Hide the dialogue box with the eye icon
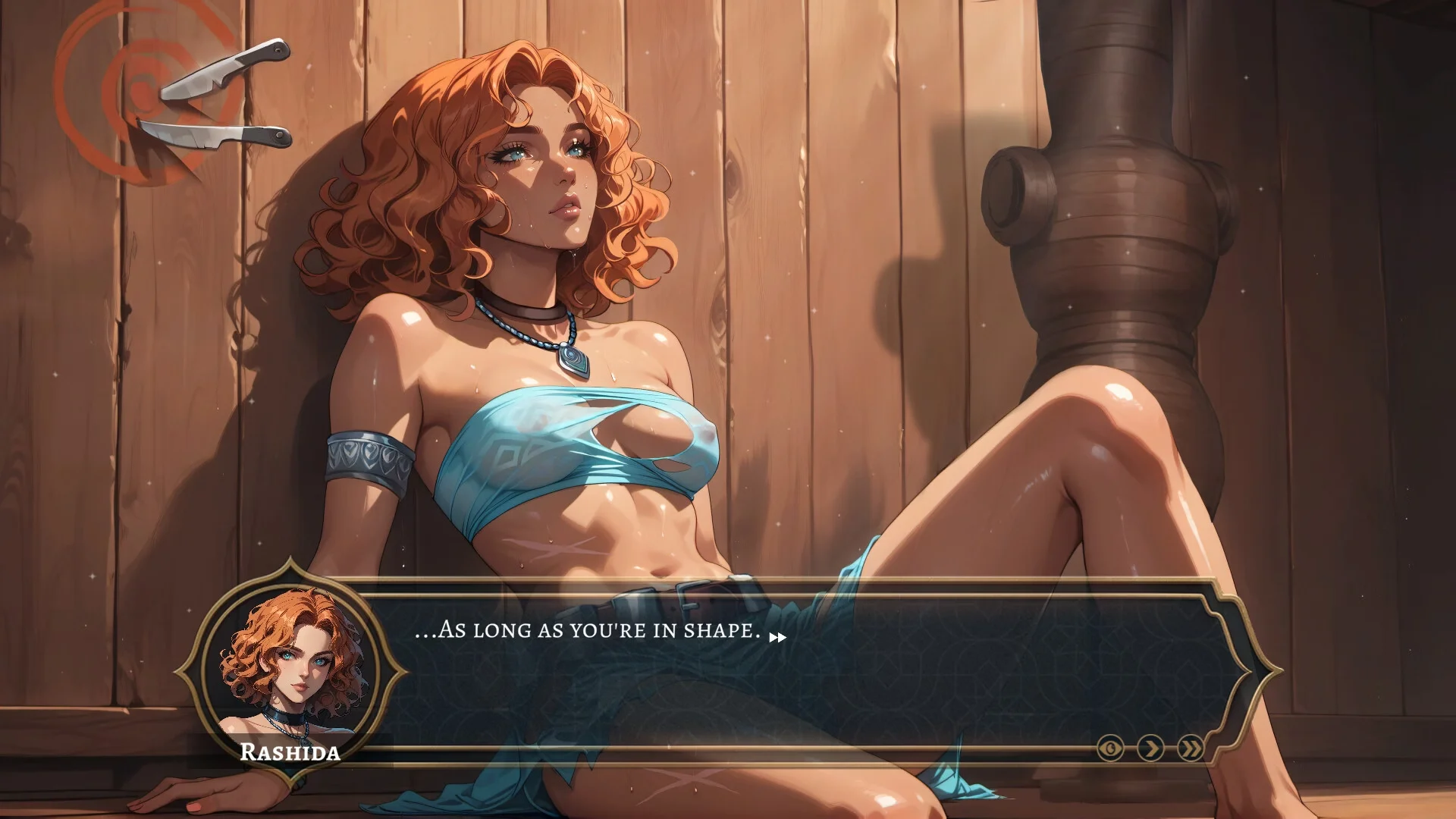 point(1111,749)
